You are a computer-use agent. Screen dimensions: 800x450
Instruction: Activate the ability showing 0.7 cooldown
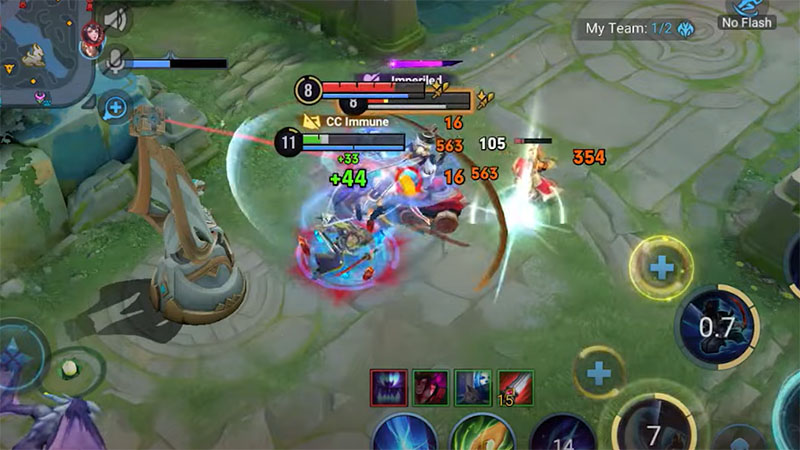pos(716,326)
